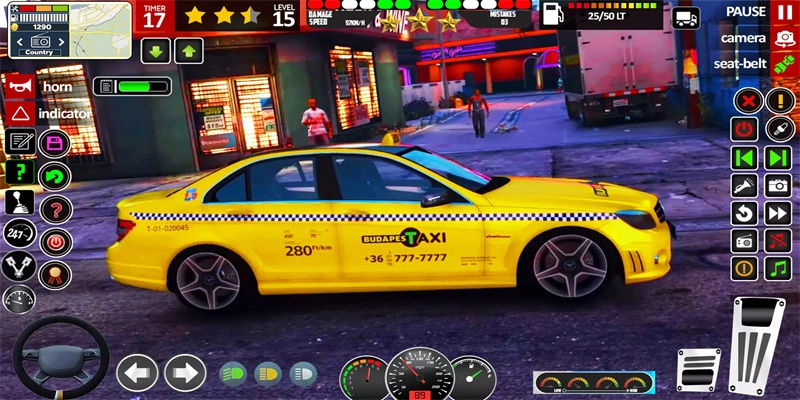The height and width of the screenshot is (400, 800).
Task: Click the red X button
Action: (745, 100)
